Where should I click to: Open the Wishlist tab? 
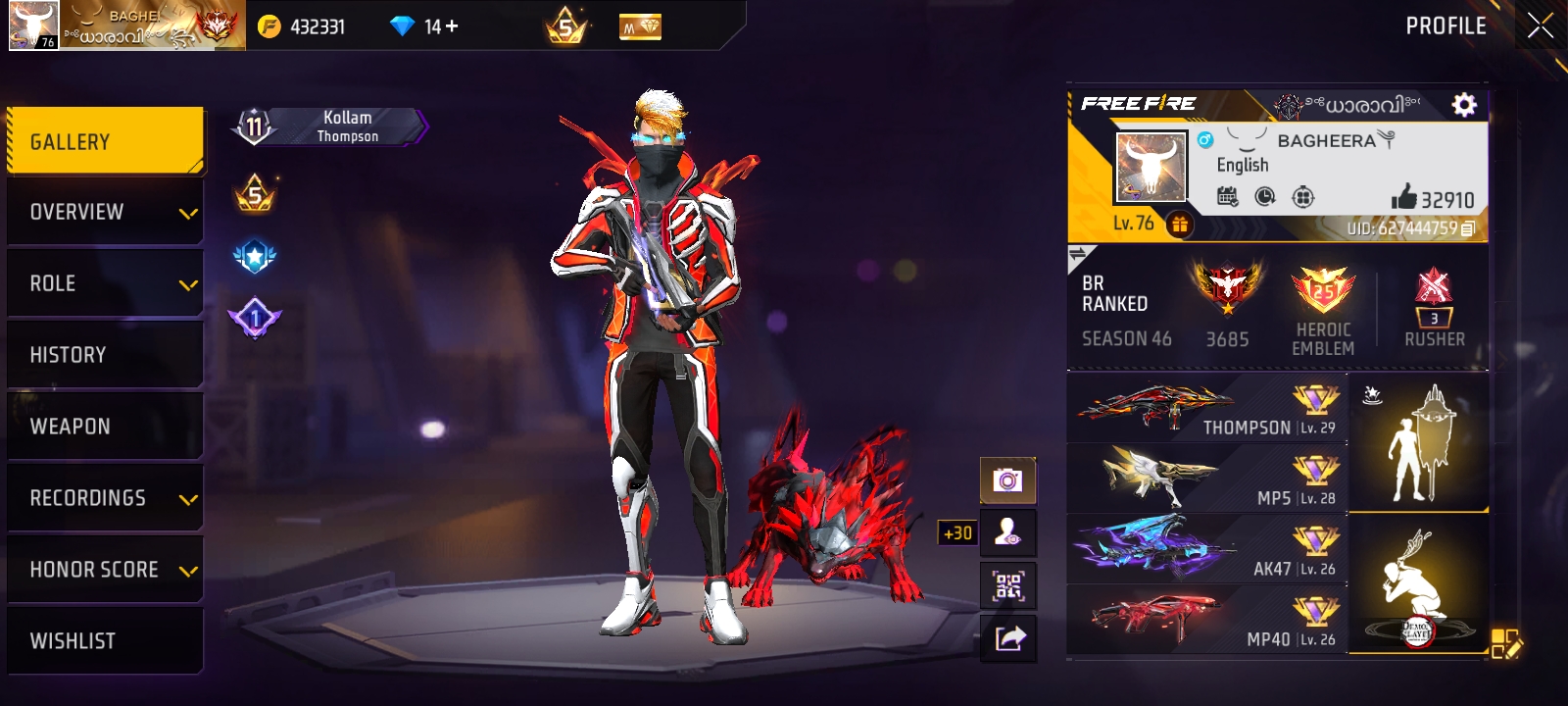(105, 641)
